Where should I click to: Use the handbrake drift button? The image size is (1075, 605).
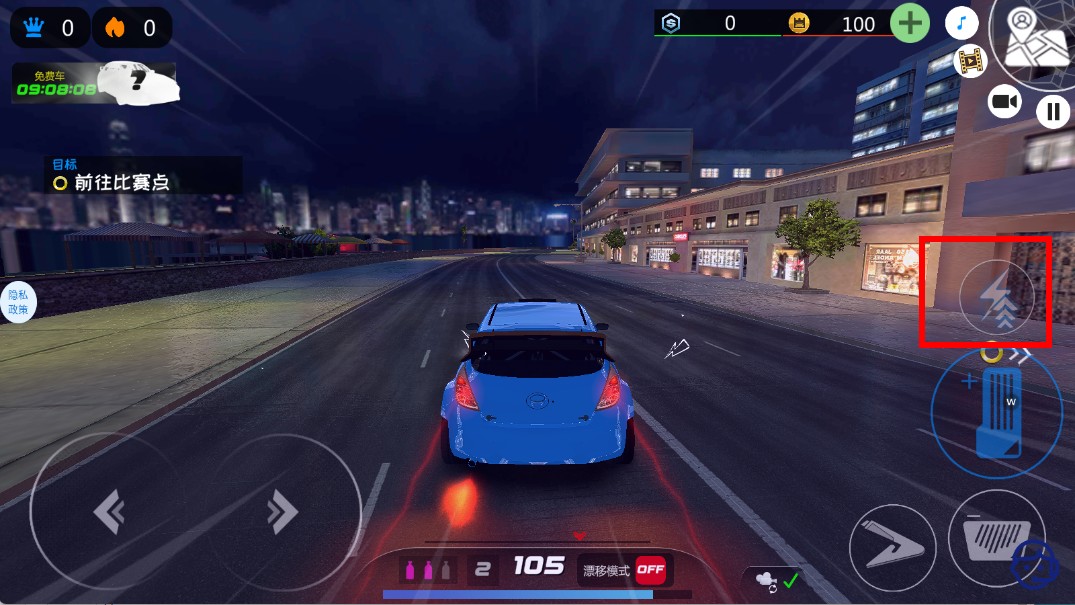pyautogui.click(x=892, y=547)
